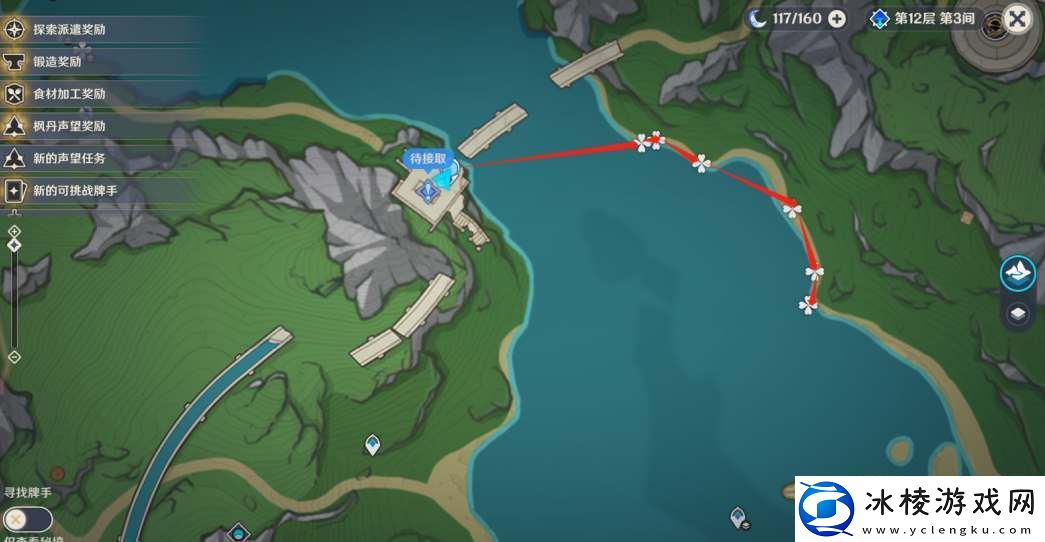1045x542 pixels.
Task: Select the teleport waypoint south of the mountain
Action: 372,444
